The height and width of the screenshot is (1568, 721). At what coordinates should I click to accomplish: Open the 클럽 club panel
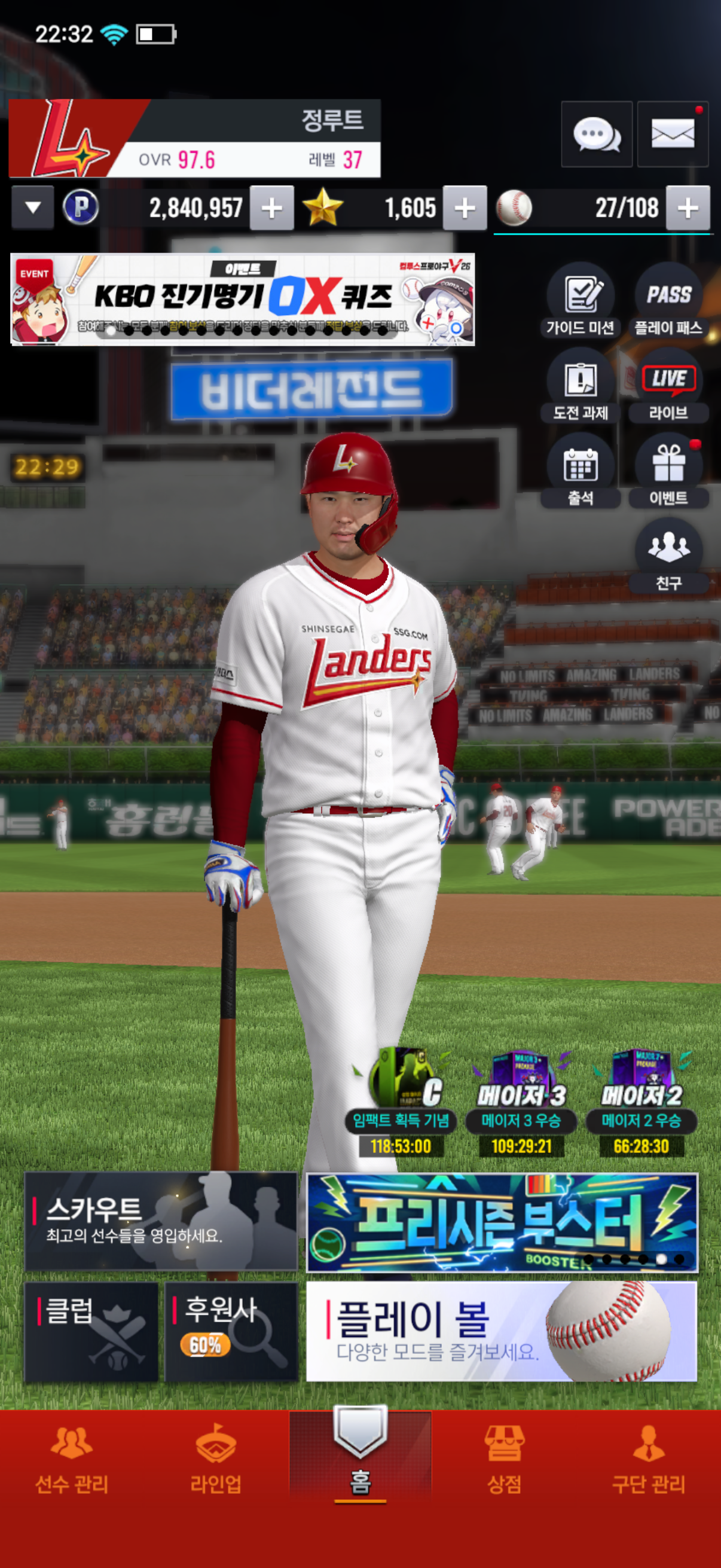pyautogui.click(x=91, y=1332)
